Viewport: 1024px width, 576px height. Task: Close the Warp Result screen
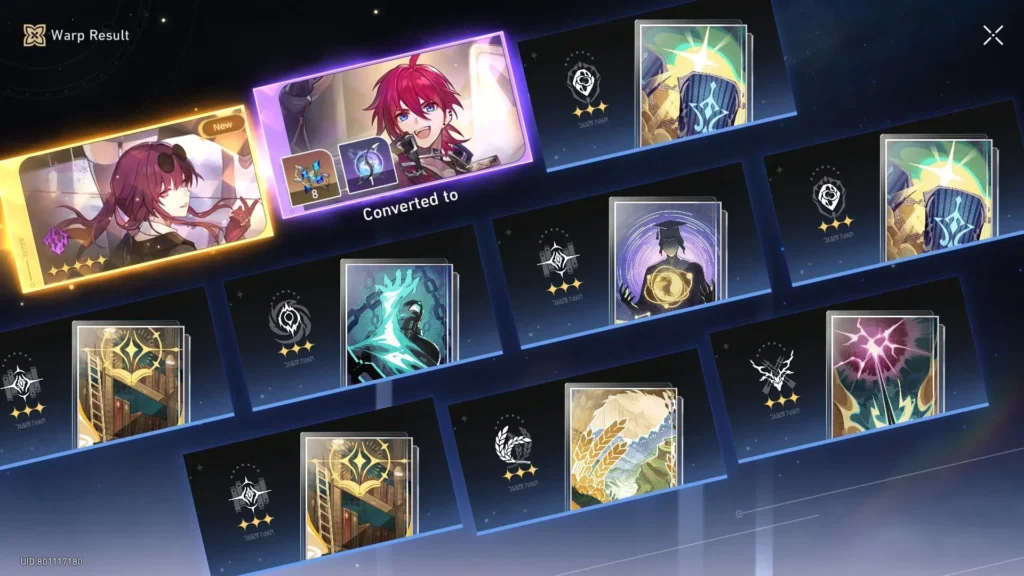point(992,36)
